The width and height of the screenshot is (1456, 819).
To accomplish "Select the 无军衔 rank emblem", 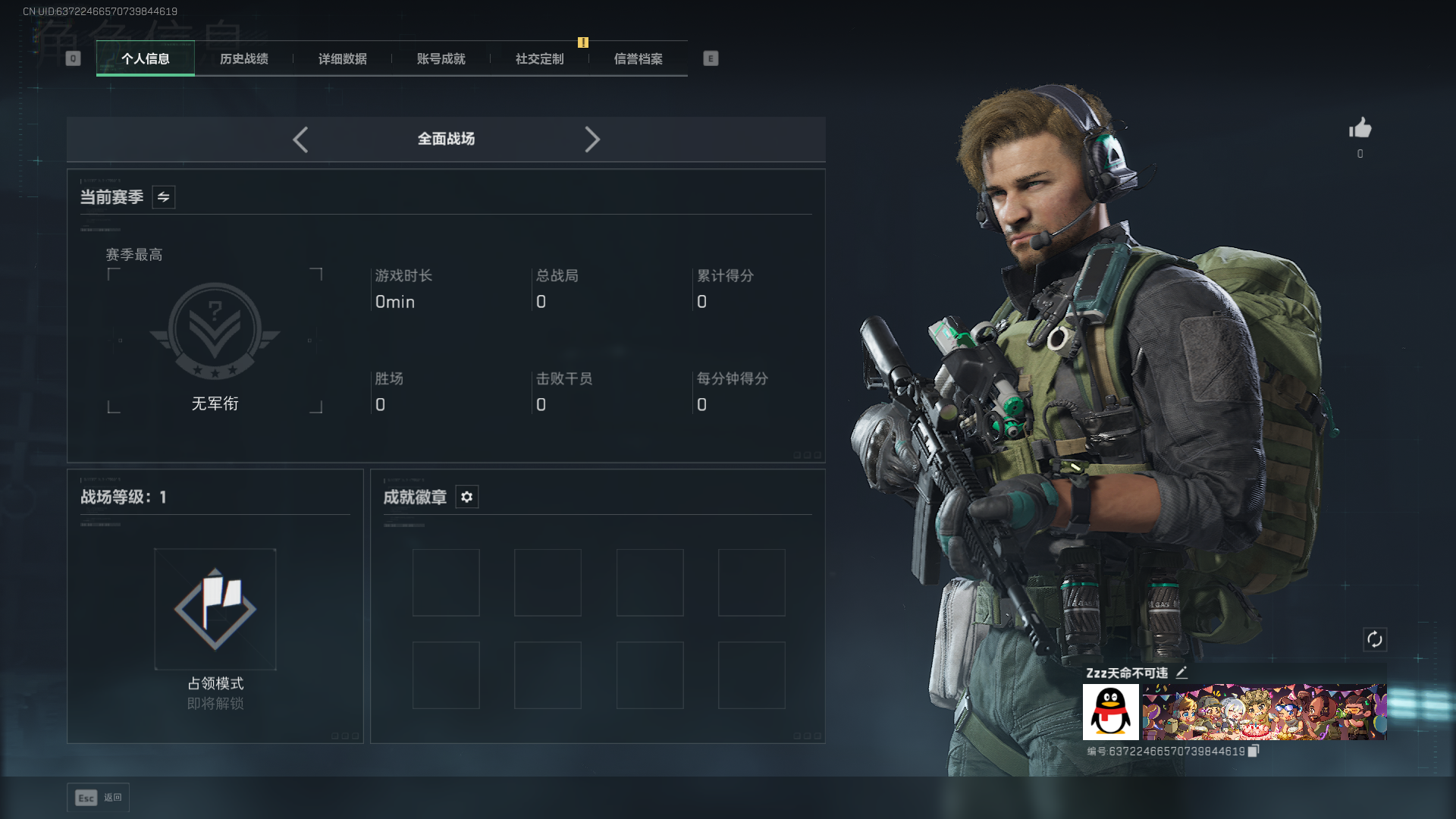I will pyautogui.click(x=215, y=332).
